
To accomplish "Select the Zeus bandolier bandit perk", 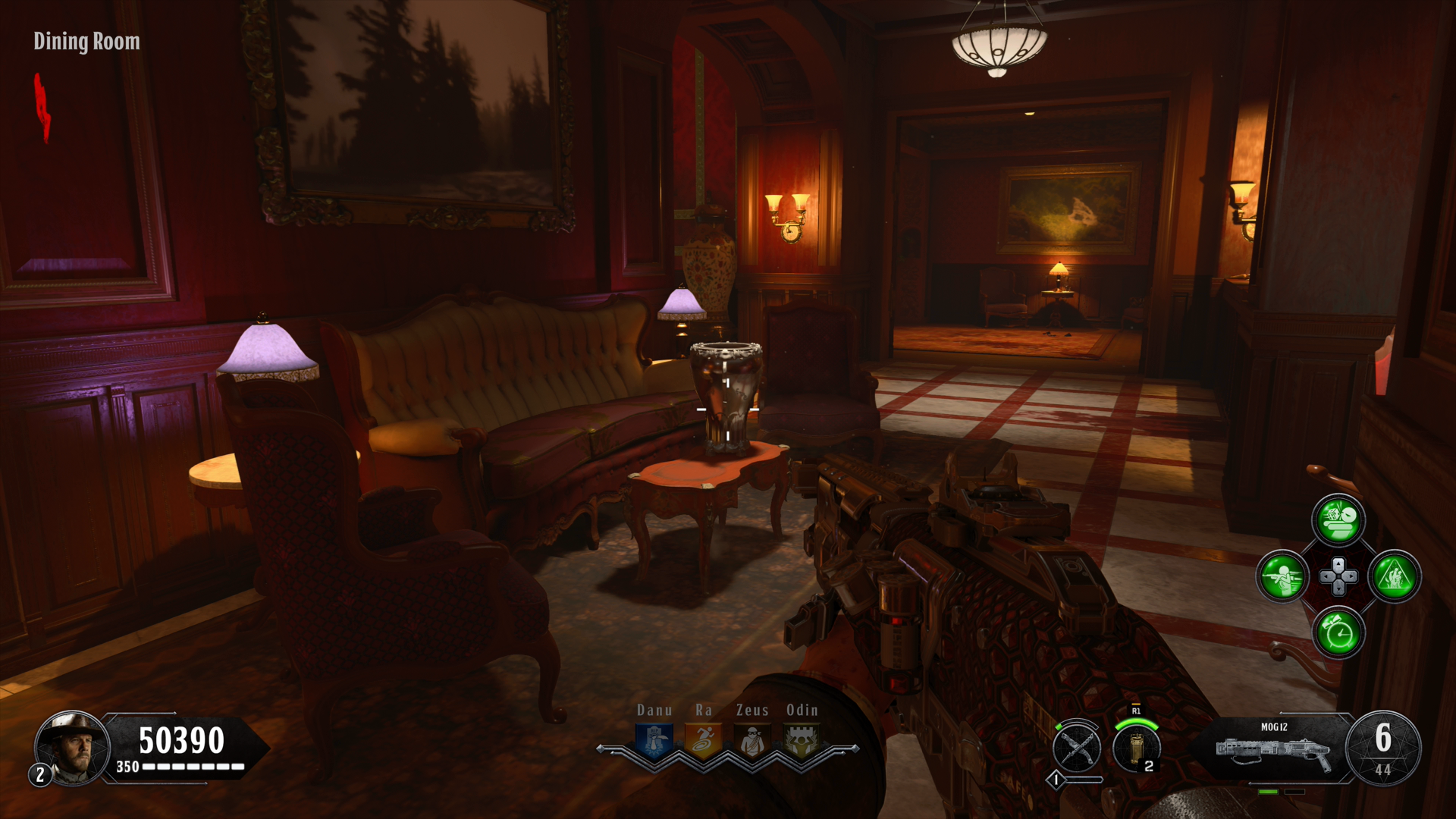I will (752, 741).
